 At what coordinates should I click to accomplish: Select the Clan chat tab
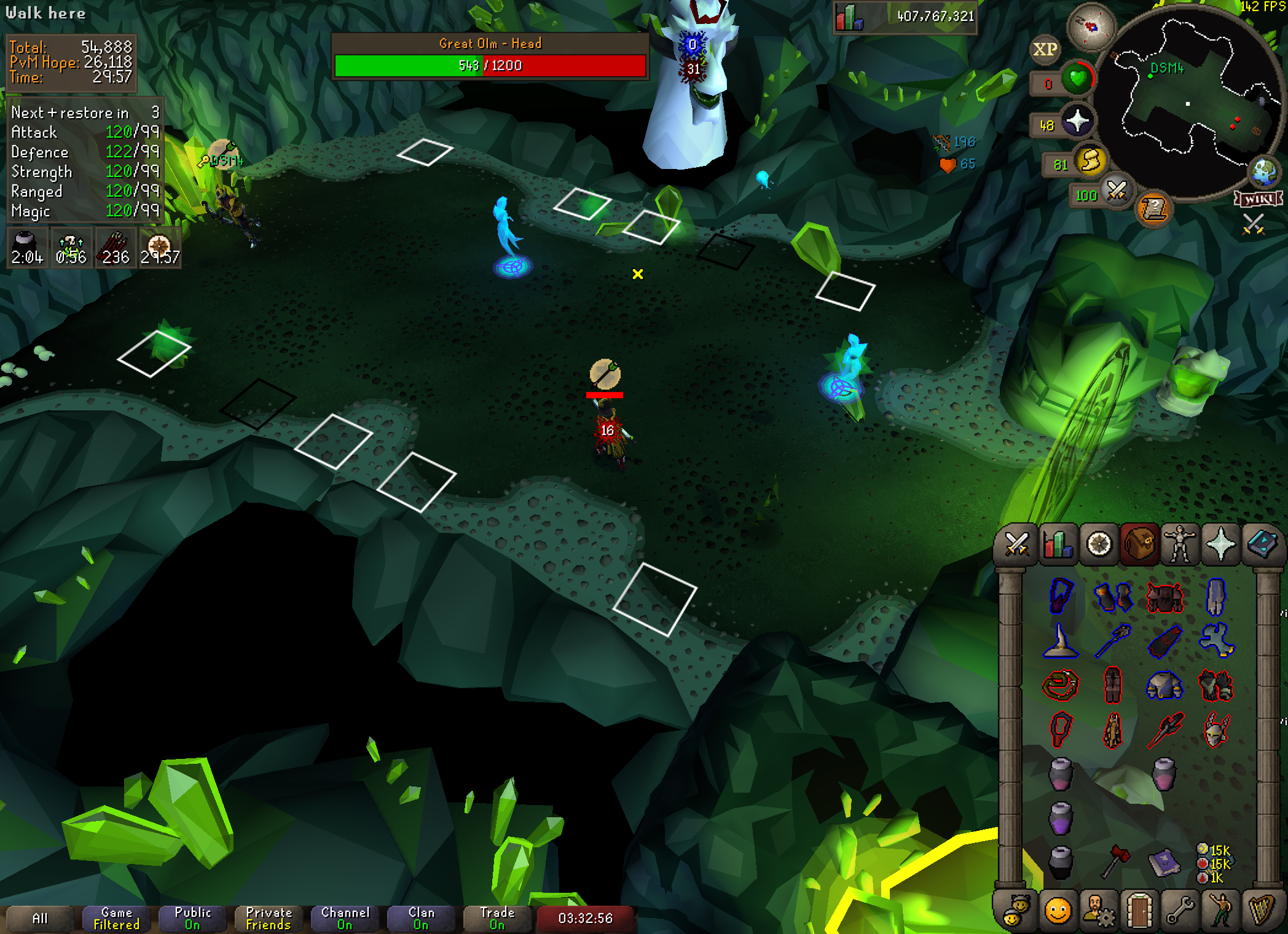click(421, 918)
